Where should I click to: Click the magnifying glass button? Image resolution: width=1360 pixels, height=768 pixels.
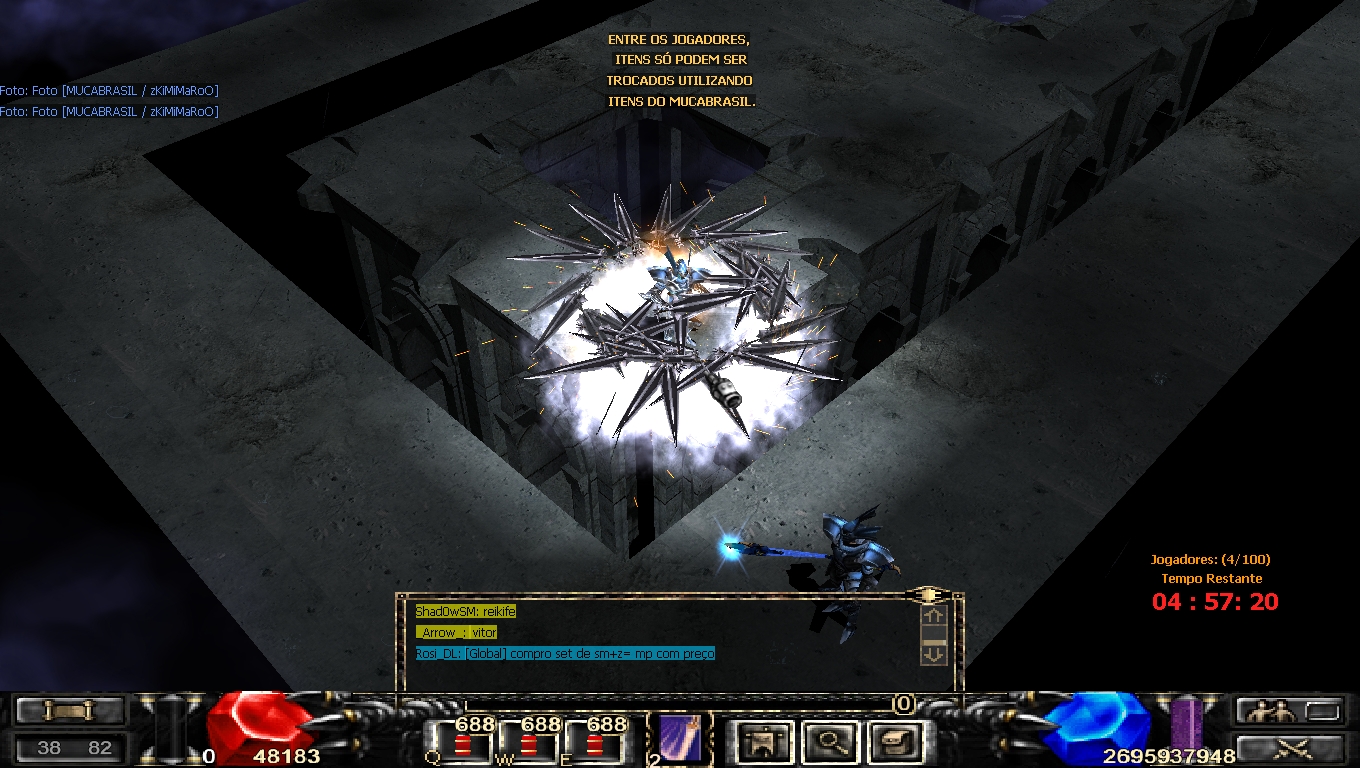[x=826, y=742]
